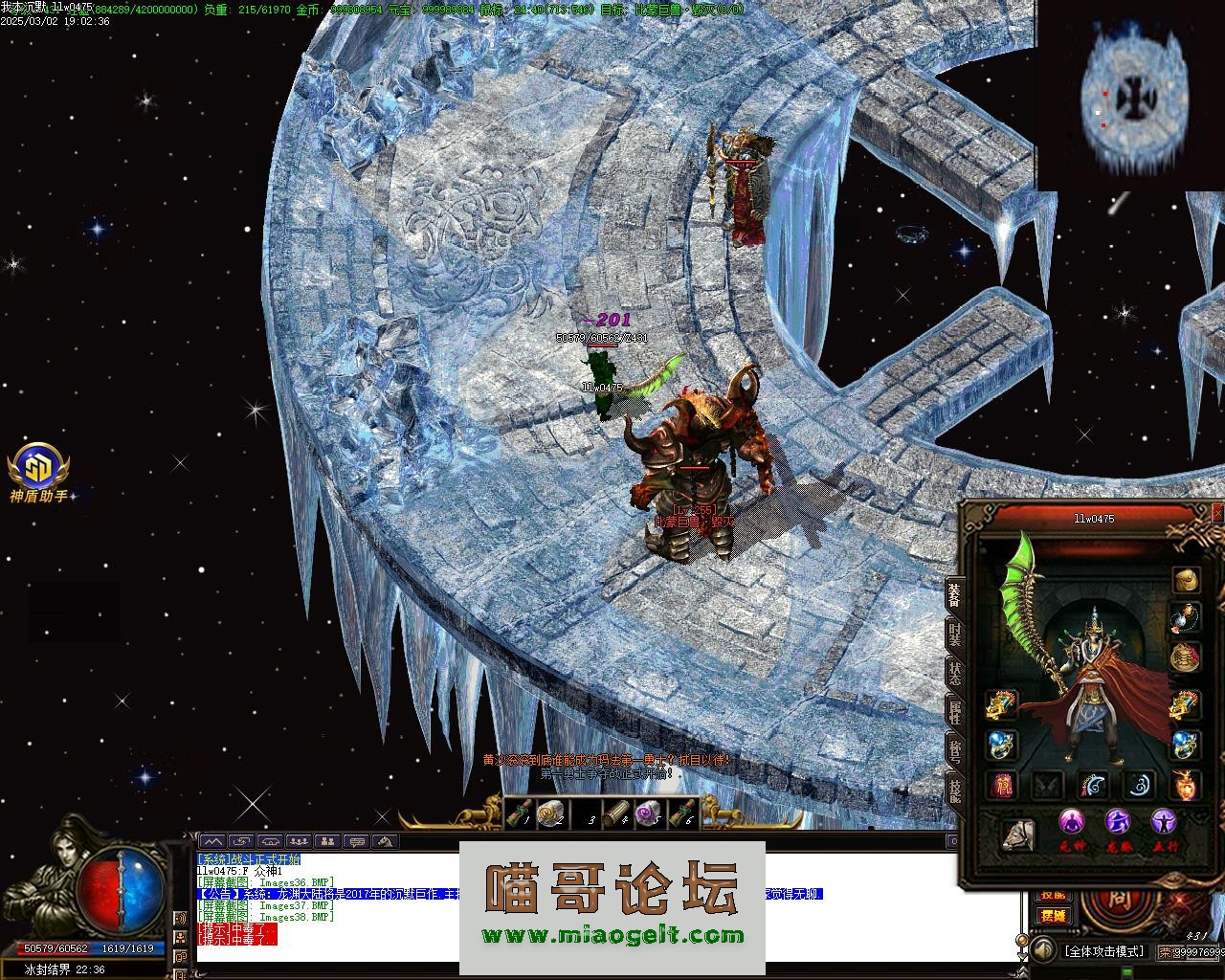Click the horse mount slot
Screen dimensions: 1225x980
pyautogui.click(x=1018, y=835)
